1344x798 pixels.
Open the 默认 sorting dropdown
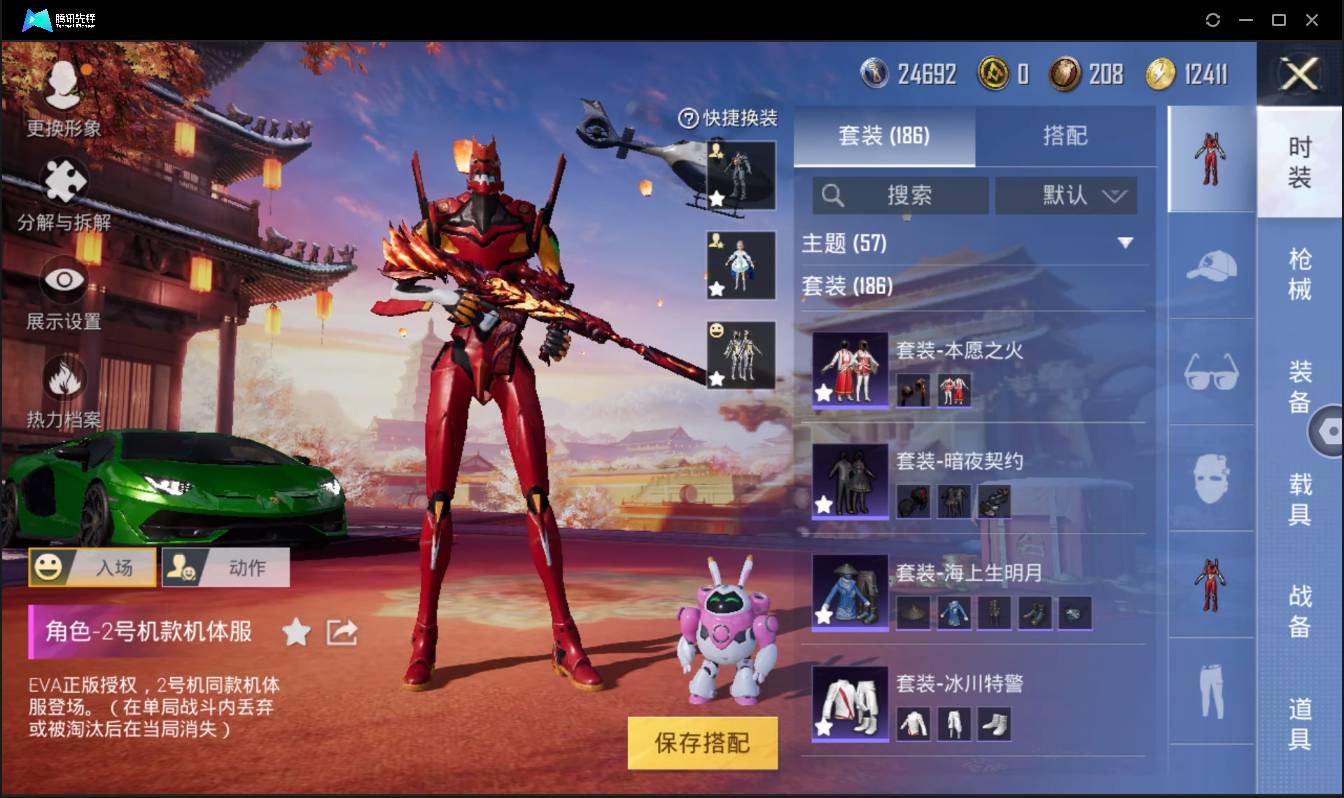(x=1066, y=195)
